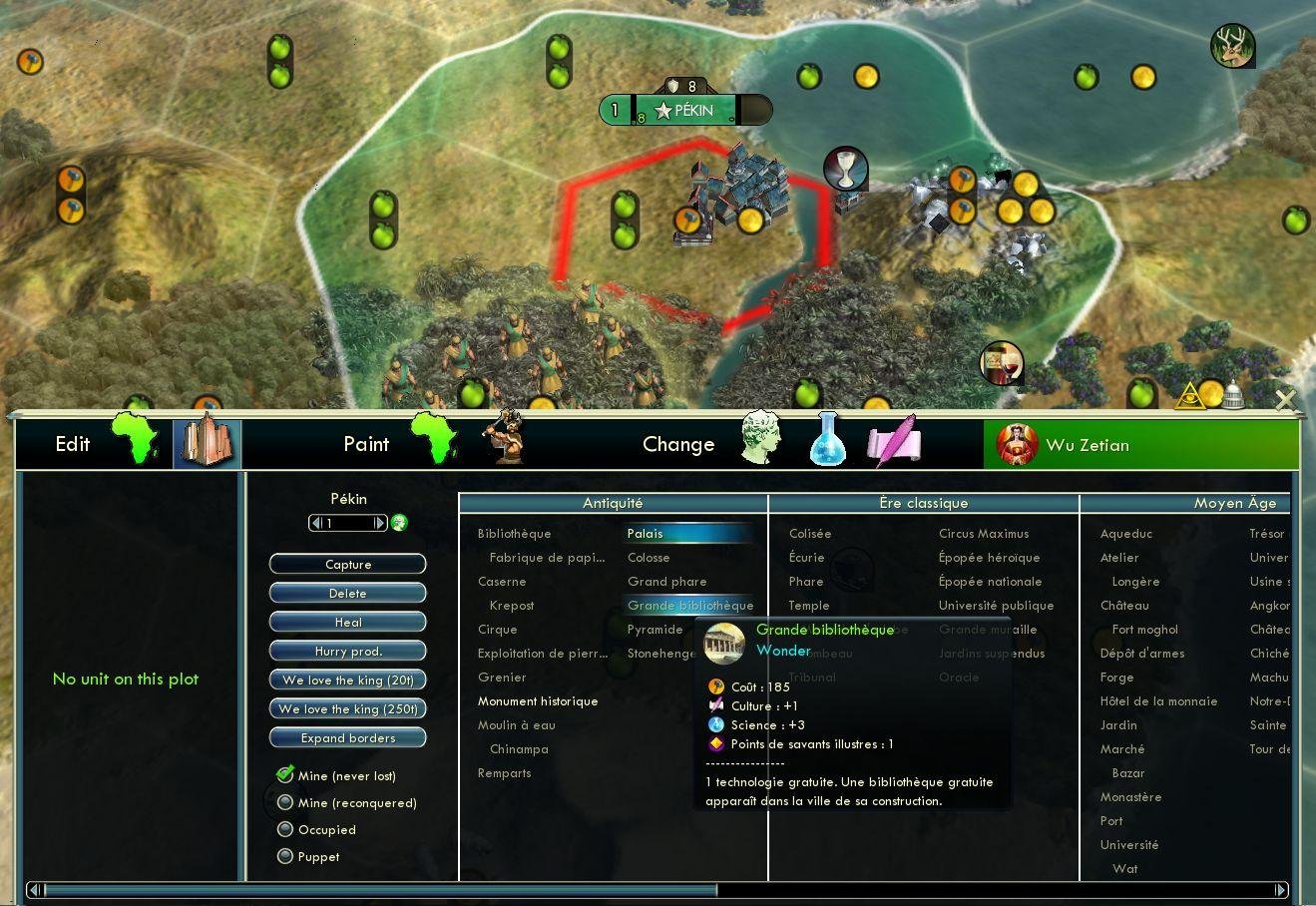Mark the city as Puppet

[x=285, y=856]
